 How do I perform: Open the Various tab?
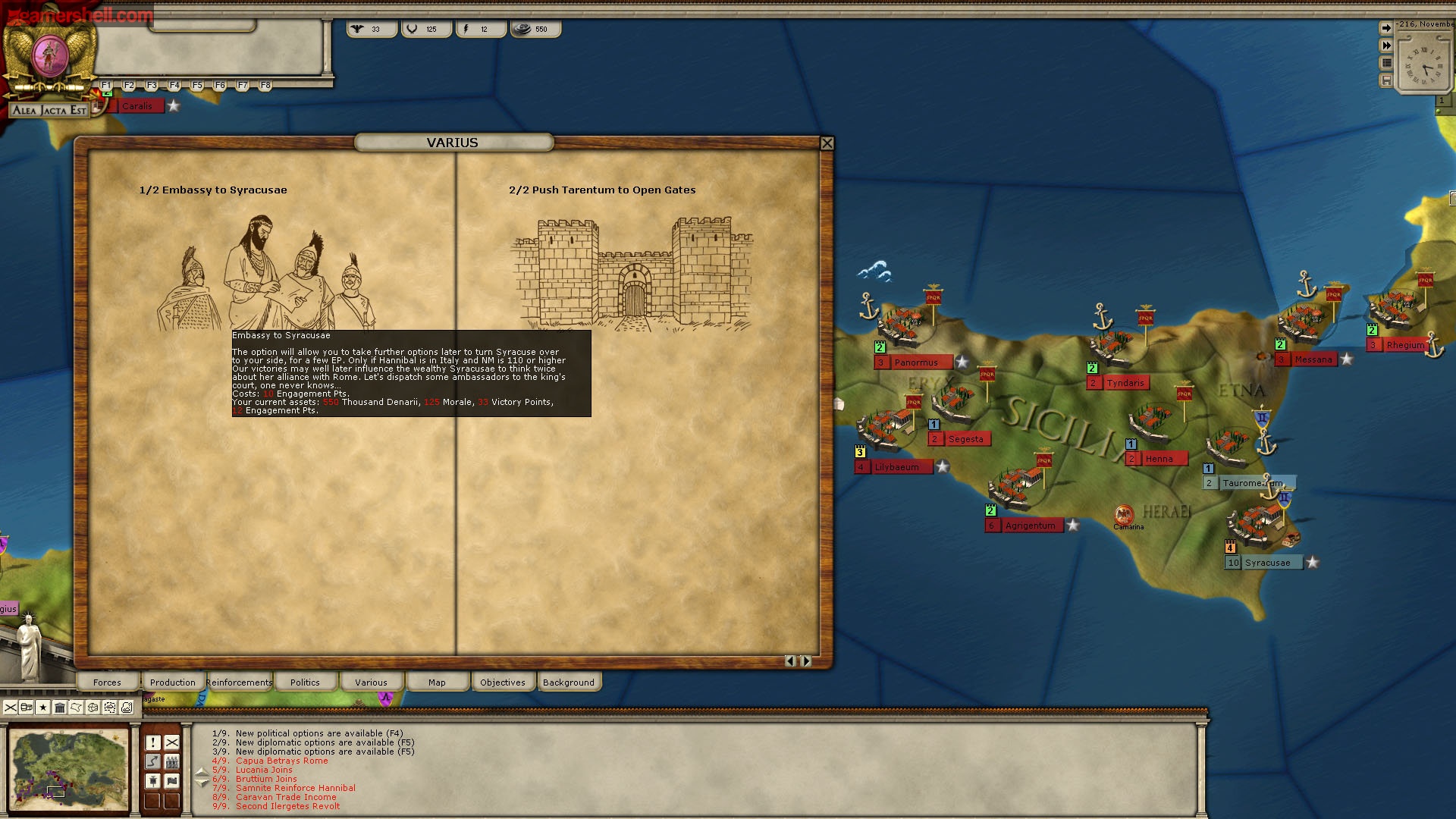pos(371,682)
